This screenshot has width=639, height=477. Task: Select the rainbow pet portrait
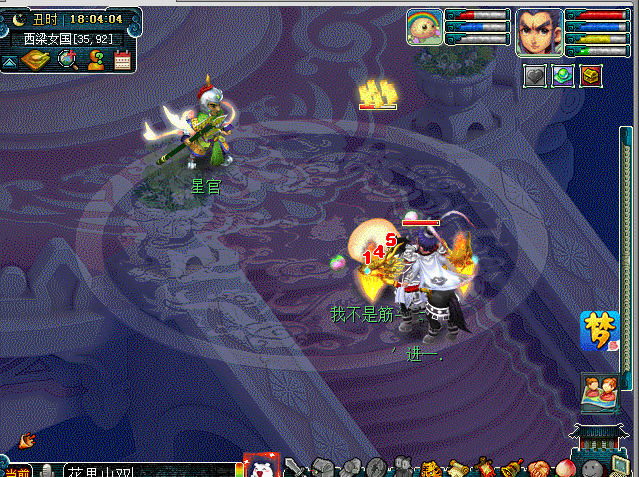(x=424, y=27)
